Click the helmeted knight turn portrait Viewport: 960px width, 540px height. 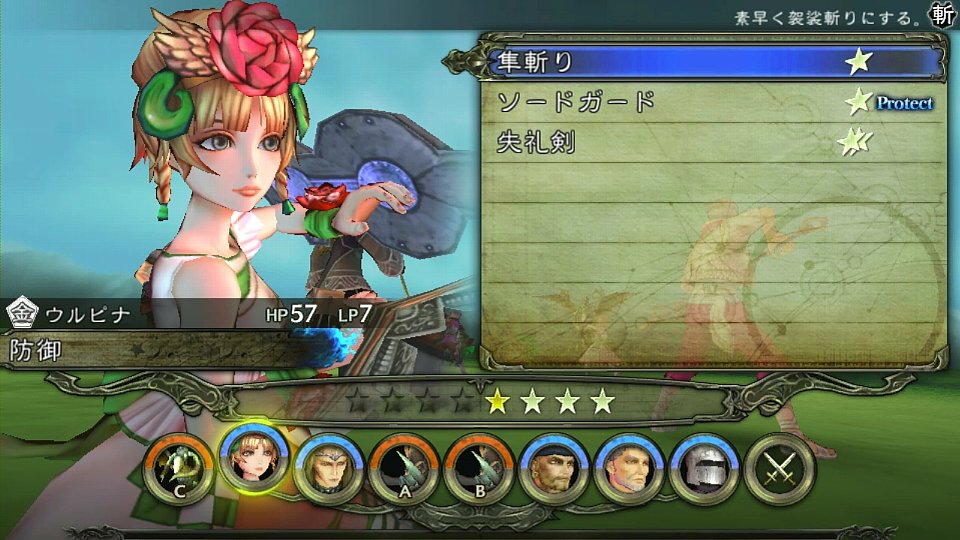point(702,466)
